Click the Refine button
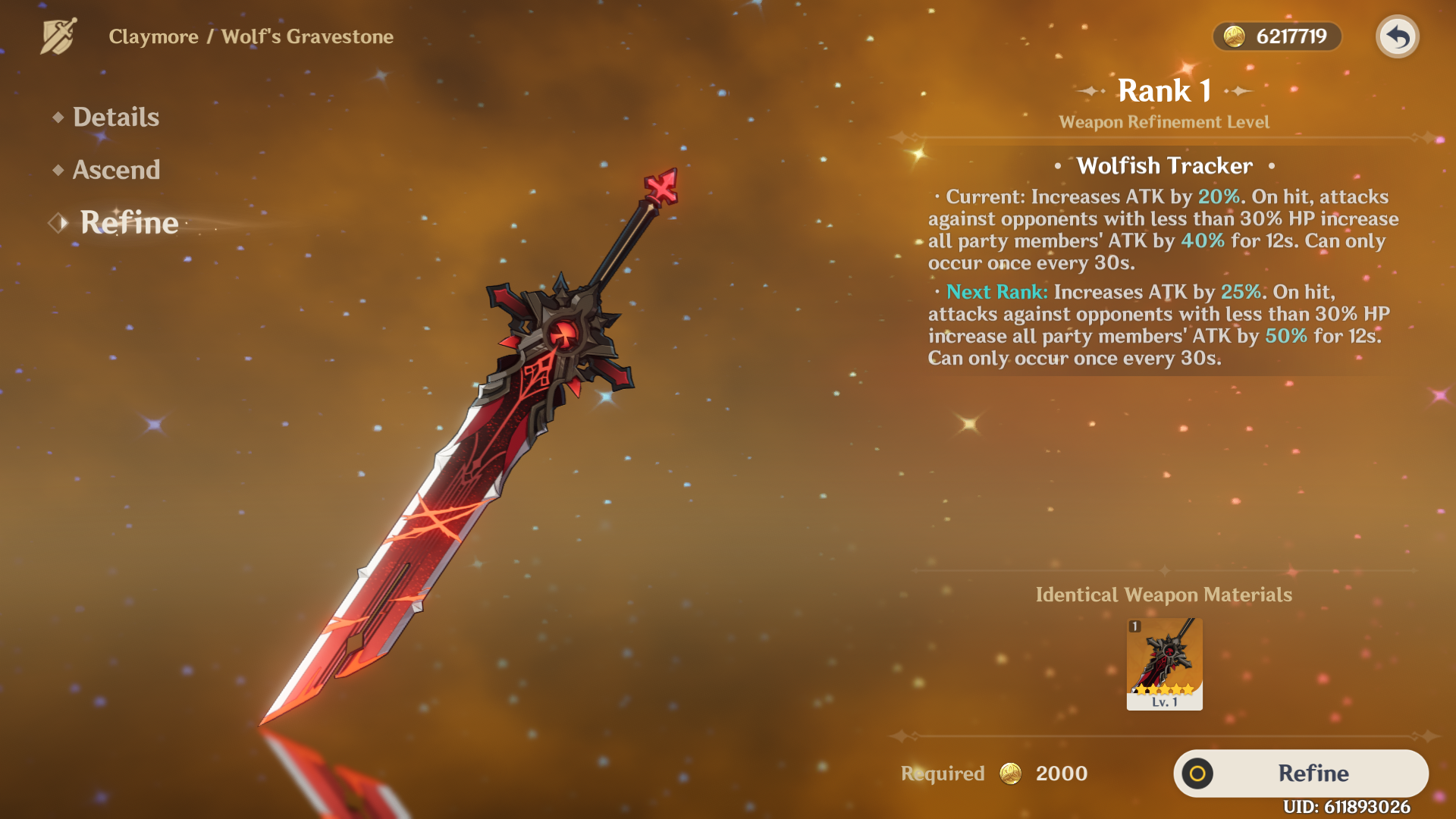 pyautogui.click(x=1301, y=773)
